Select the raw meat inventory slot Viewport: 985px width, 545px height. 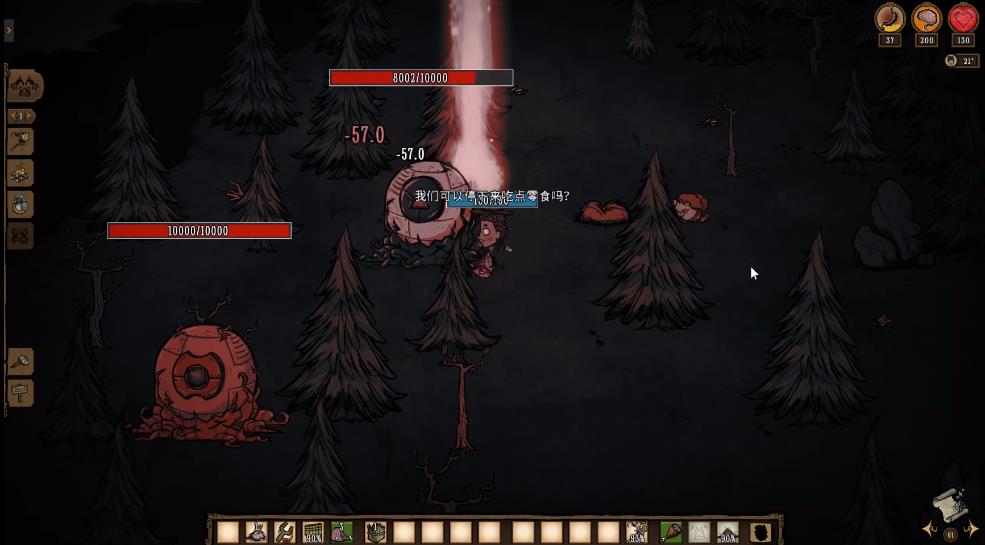[x=341, y=532]
